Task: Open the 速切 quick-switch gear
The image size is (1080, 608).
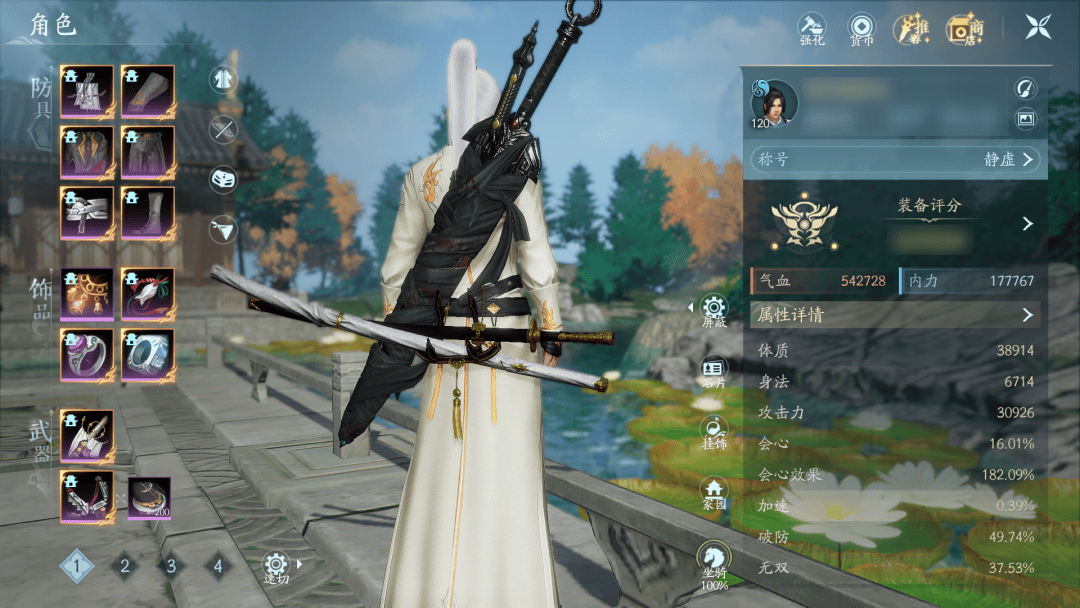Action: 276,566
